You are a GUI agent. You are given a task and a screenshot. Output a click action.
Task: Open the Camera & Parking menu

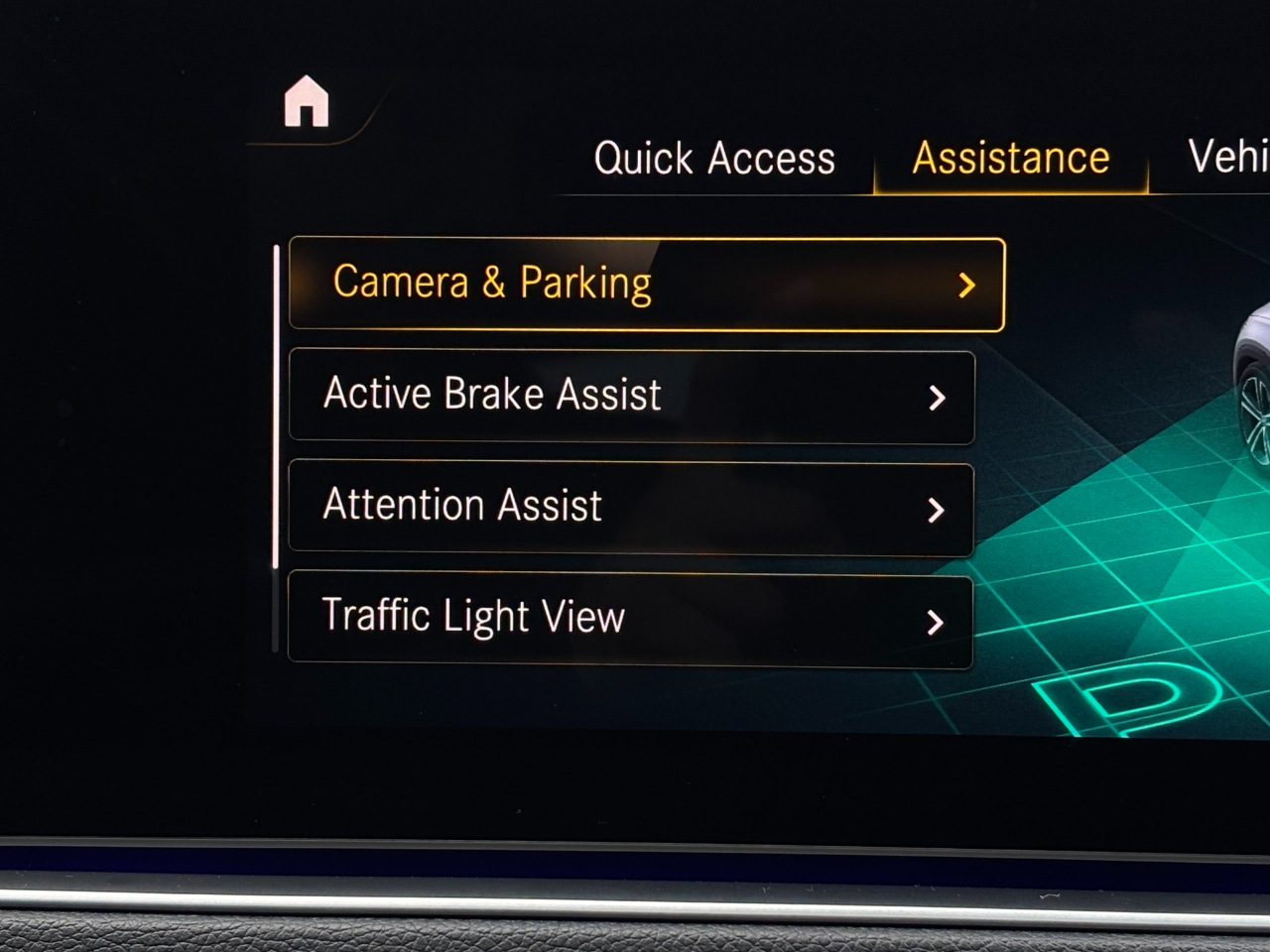coord(646,284)
